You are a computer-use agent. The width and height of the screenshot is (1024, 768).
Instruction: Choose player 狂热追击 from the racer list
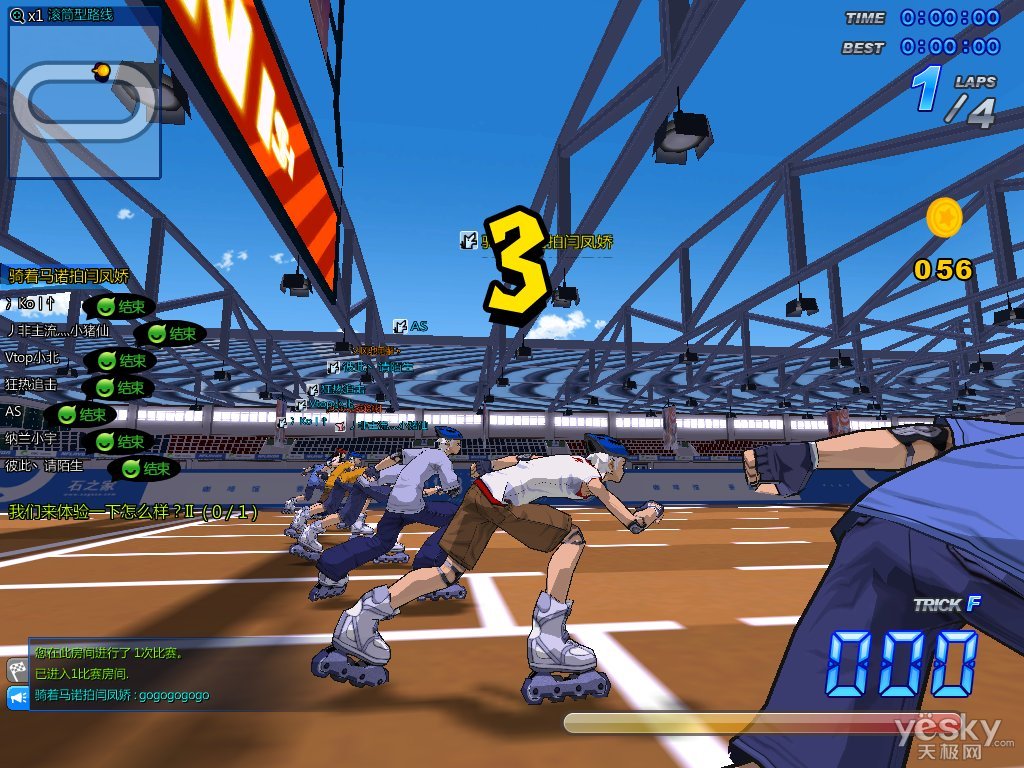pyautogui.click(x=32, y=384)
